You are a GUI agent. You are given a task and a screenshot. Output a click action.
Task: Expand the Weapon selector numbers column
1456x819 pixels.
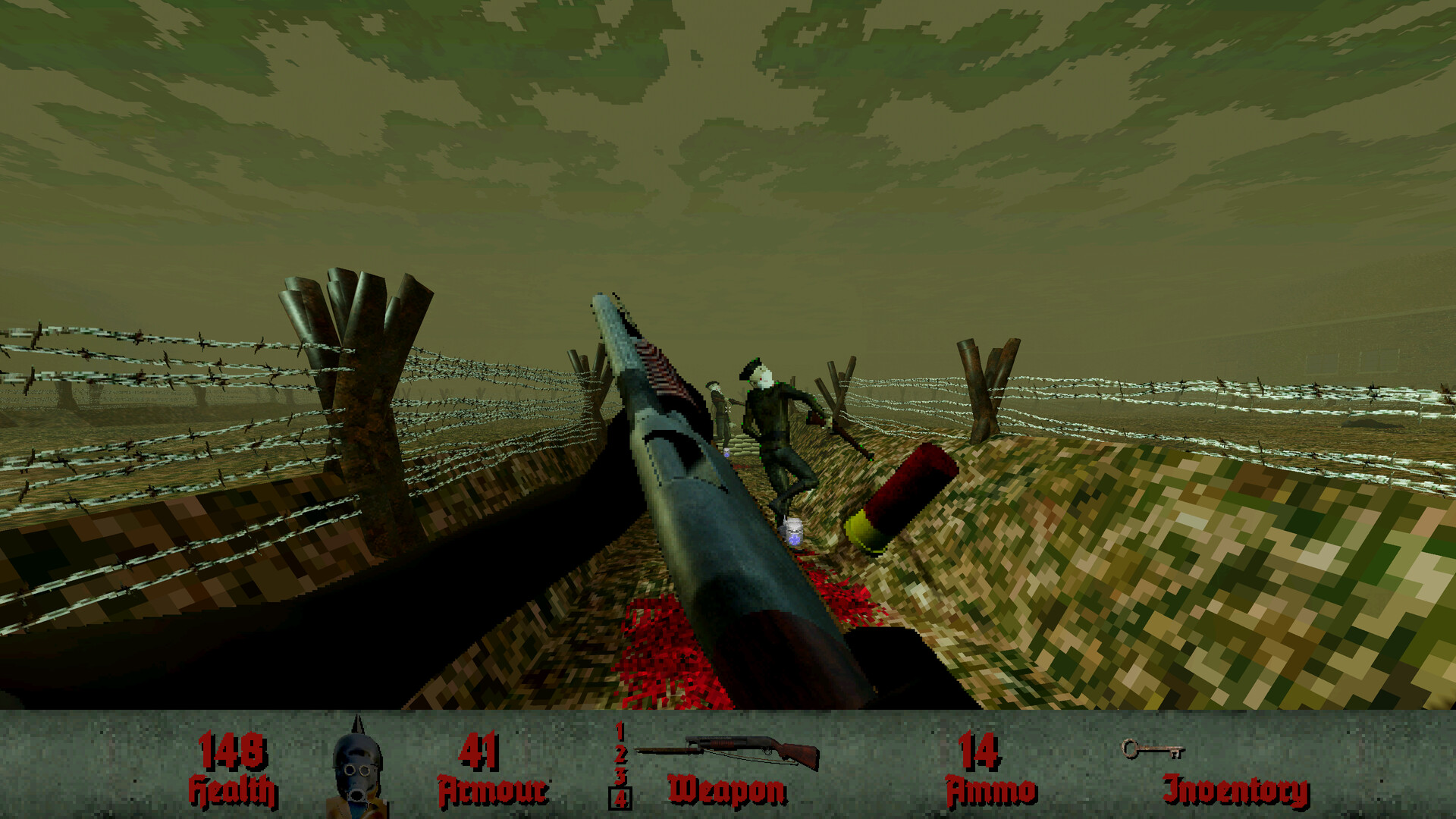click(619, 764)
